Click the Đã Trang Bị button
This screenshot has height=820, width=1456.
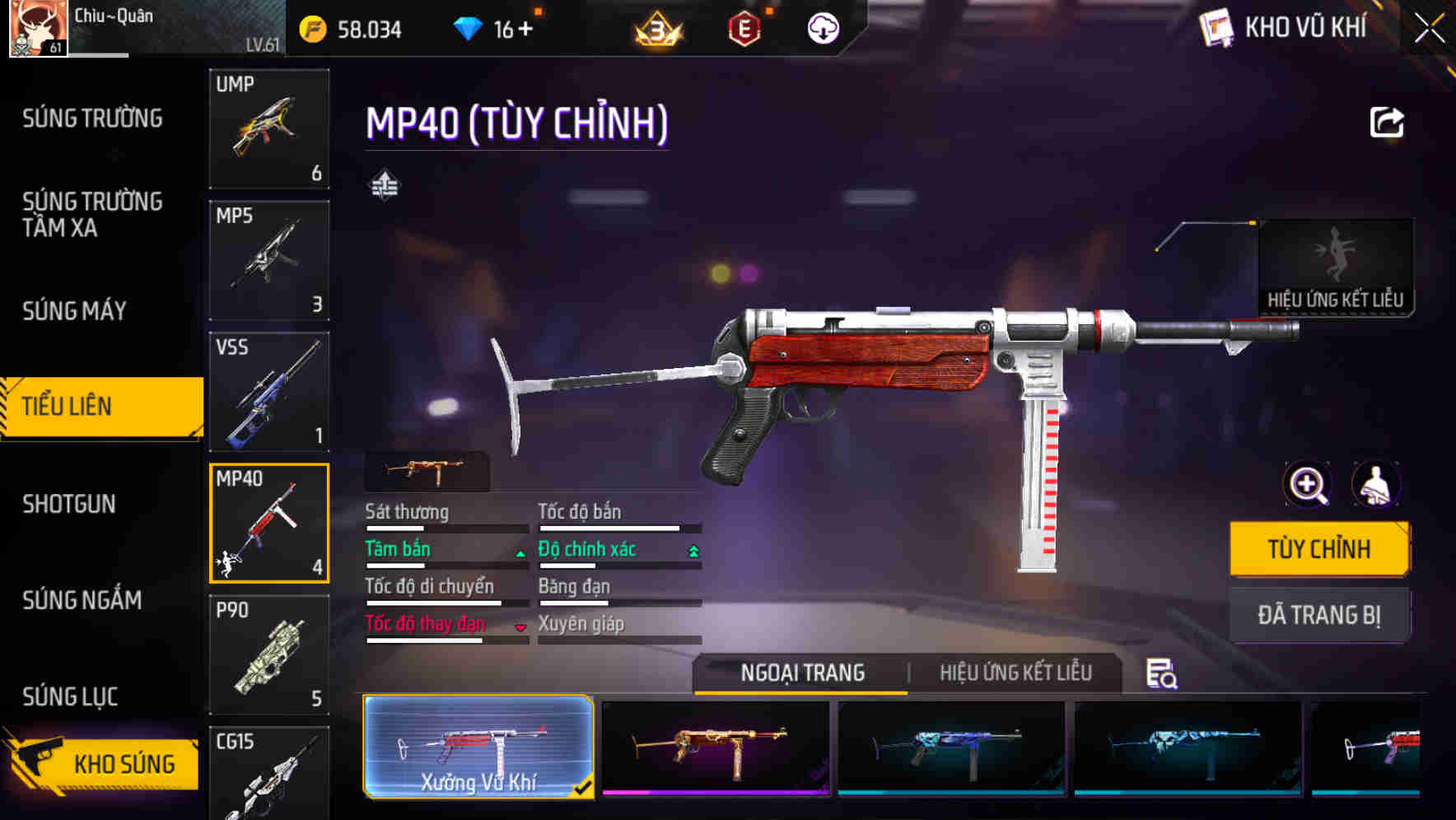pos(1318,615)
